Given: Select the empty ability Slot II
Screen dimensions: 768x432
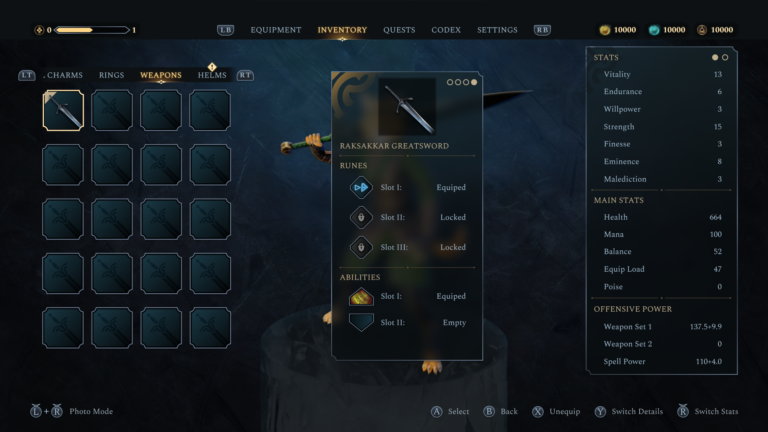Looking at the screenshot, I should pos(407,322).
